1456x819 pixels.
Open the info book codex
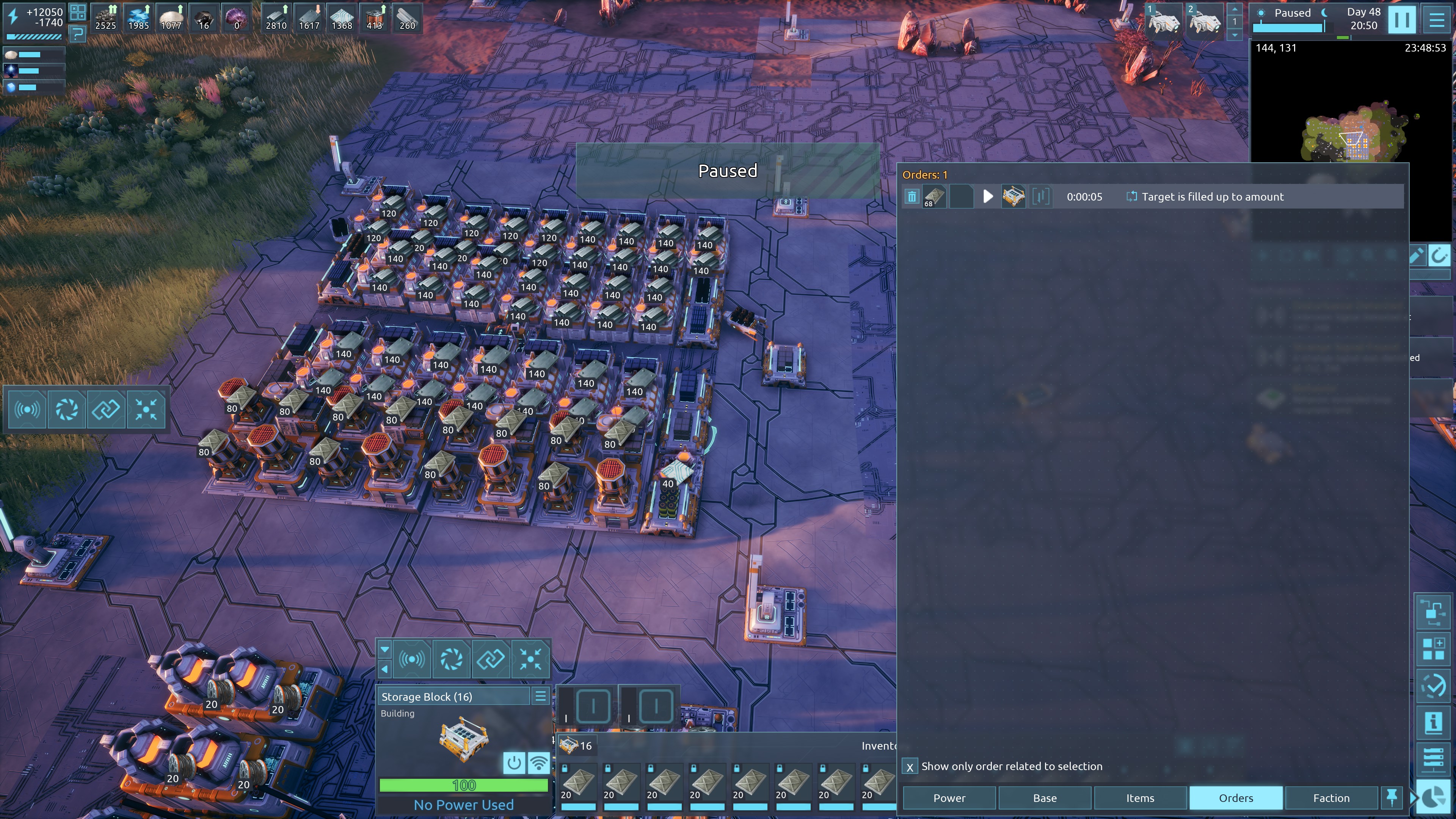1433,722
